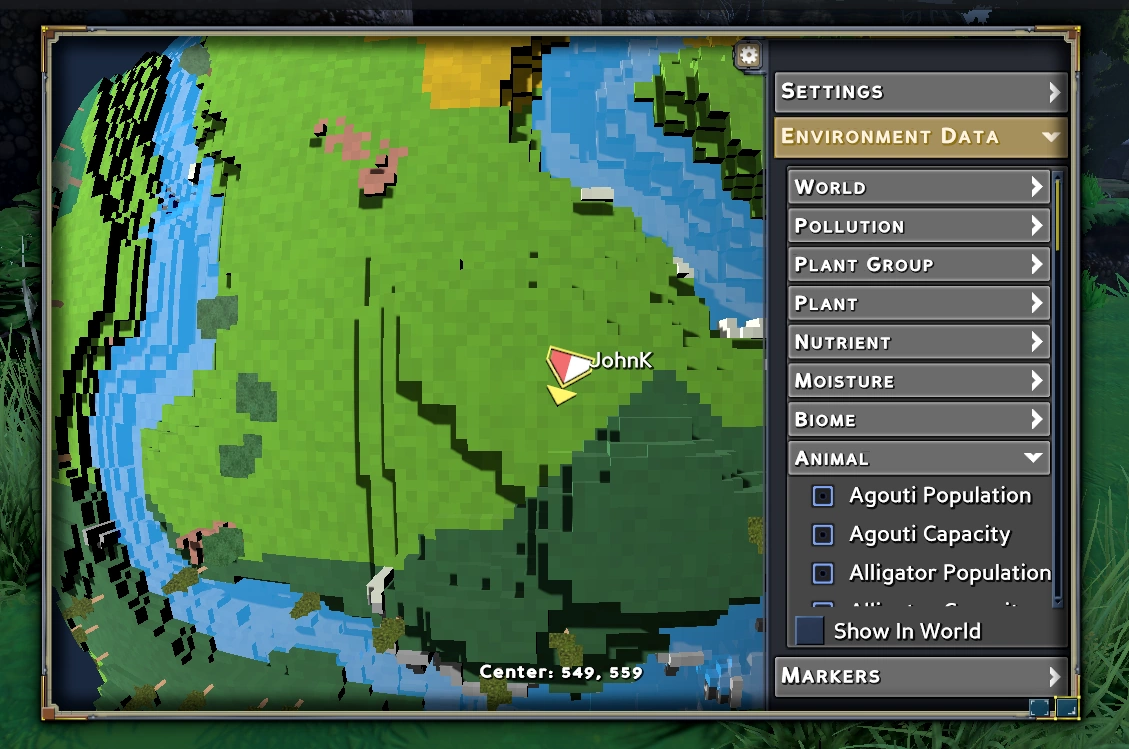Show the Moisture category options

point(918,381)
